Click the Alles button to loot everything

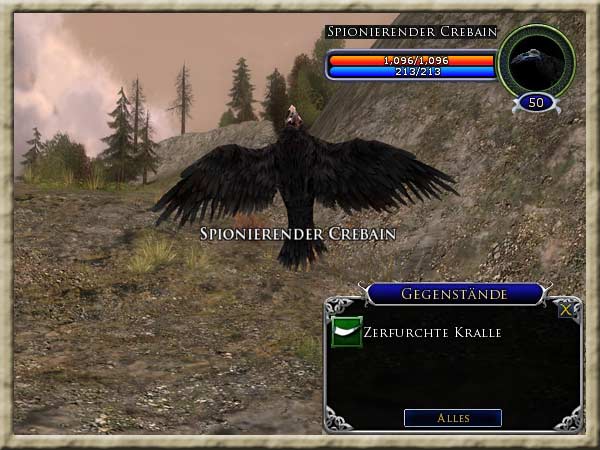pos(452,418)
